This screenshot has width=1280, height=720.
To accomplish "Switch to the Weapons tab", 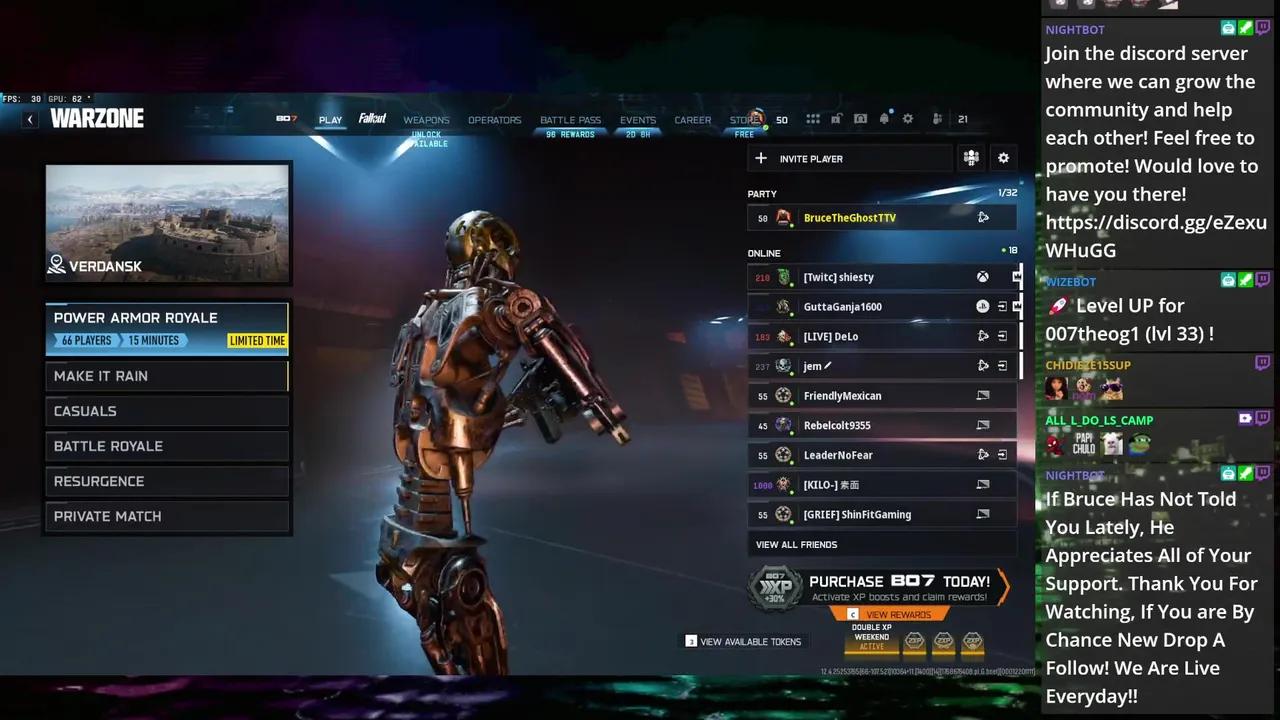I will (x=426, y=120).
